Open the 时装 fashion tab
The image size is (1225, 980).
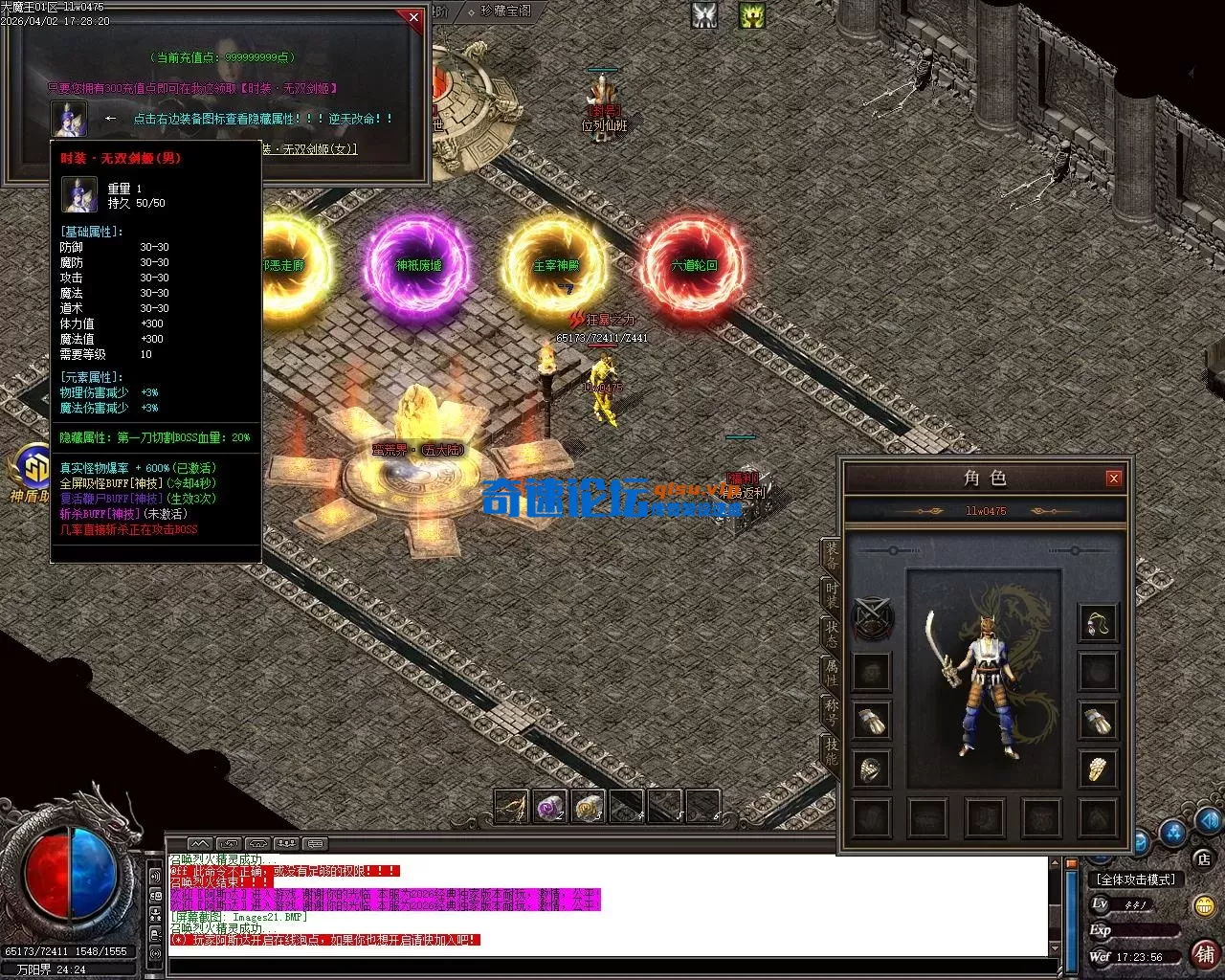pos(832,593)
